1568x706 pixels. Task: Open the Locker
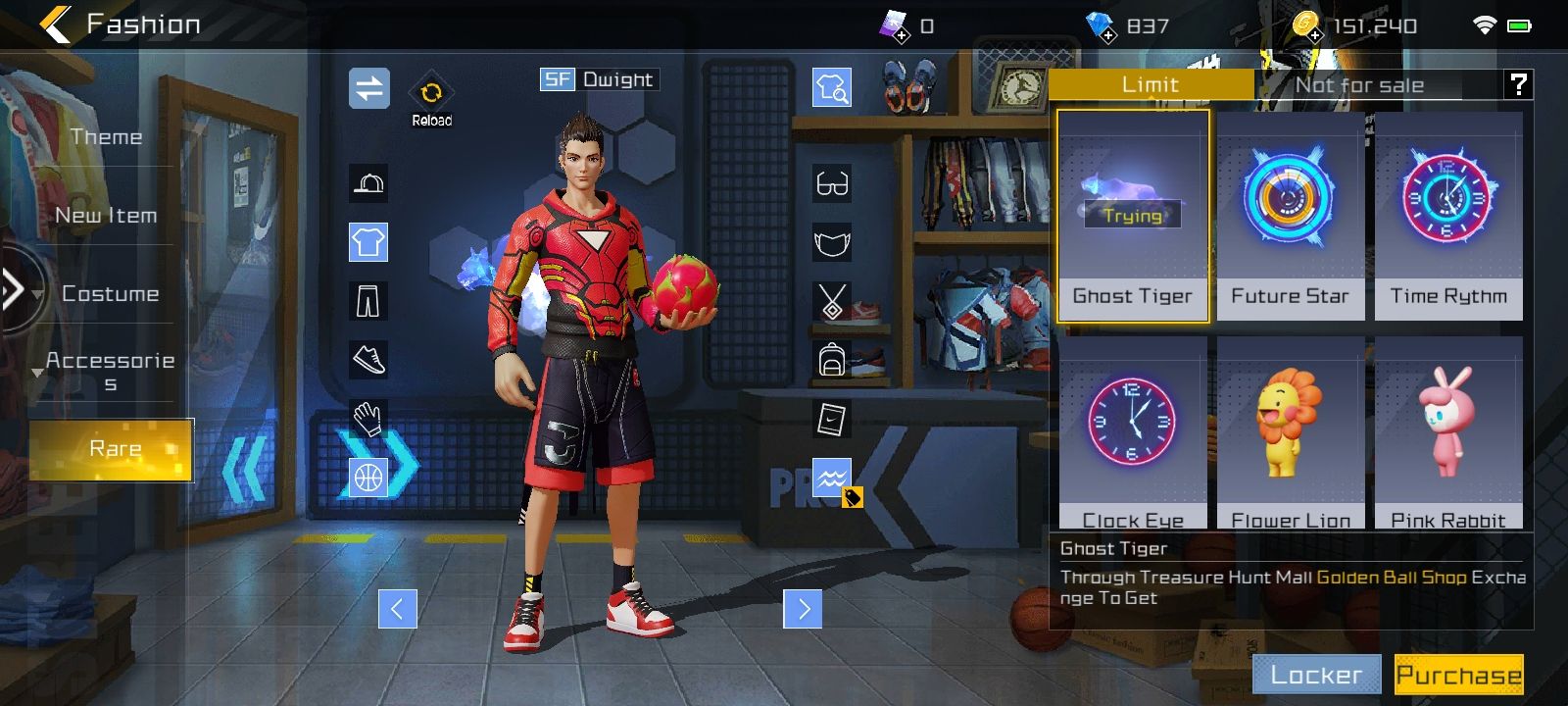tap(1316, 675)
